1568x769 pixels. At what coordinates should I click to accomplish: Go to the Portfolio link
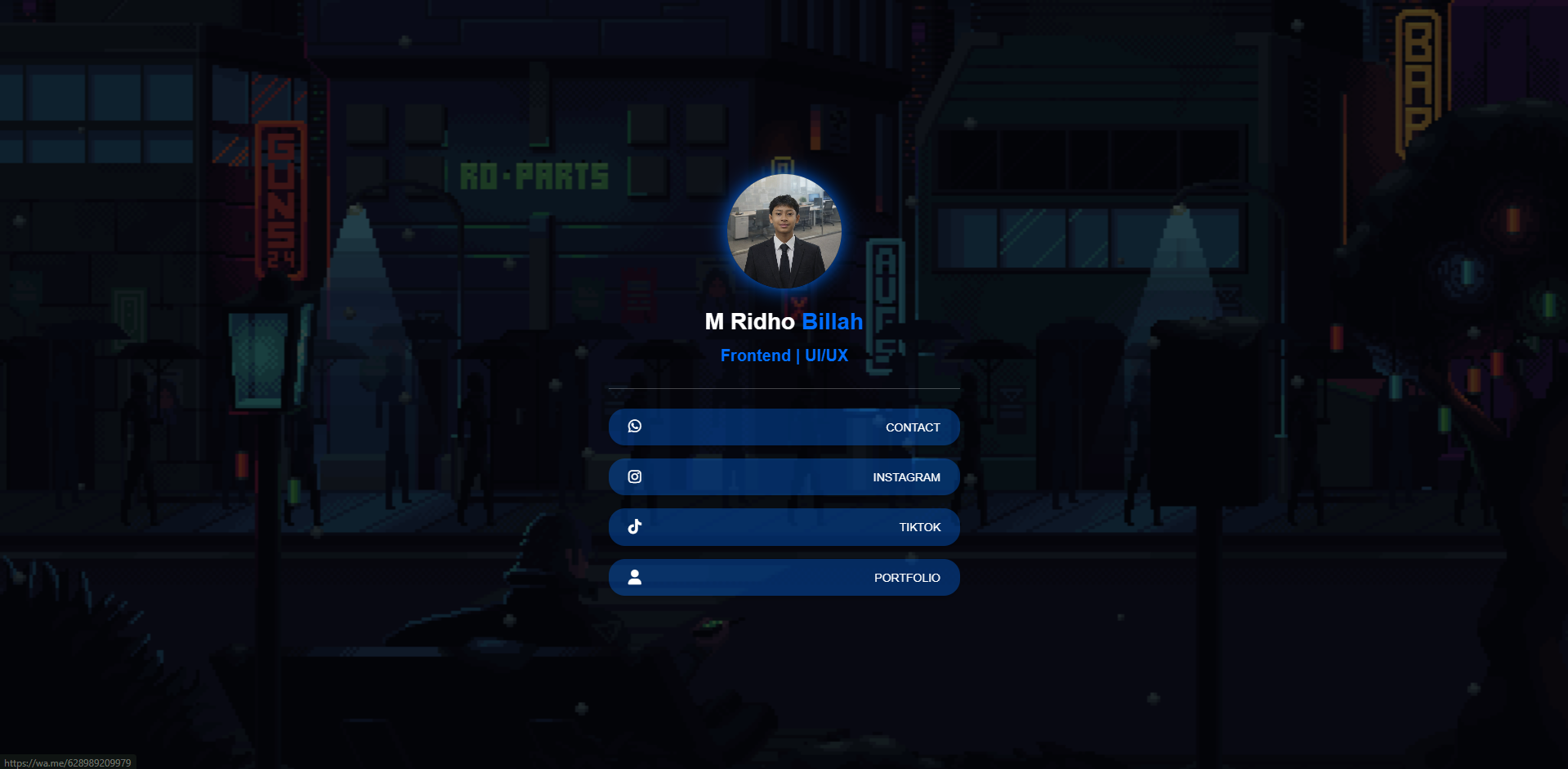(784, 578)
